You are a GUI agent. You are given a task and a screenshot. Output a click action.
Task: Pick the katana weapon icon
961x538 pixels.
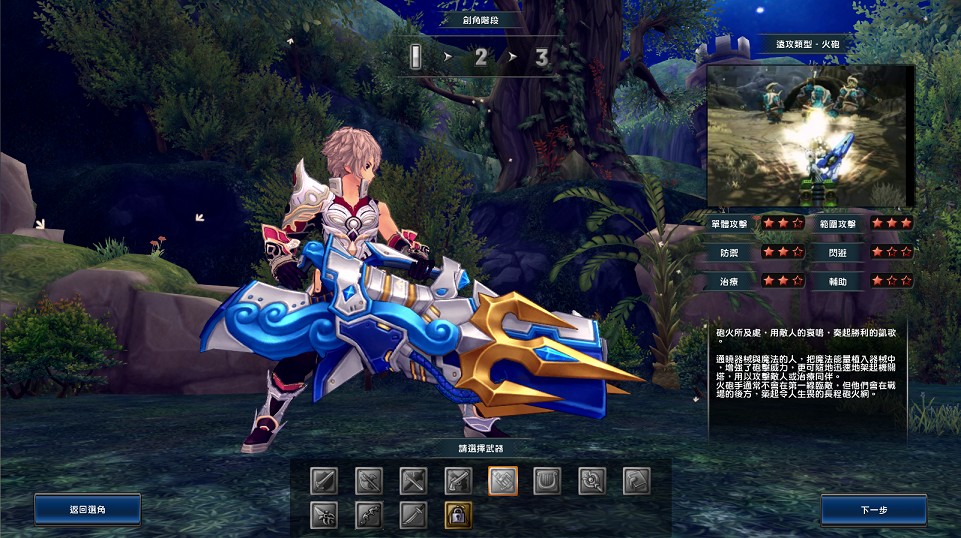coord(413,516)
